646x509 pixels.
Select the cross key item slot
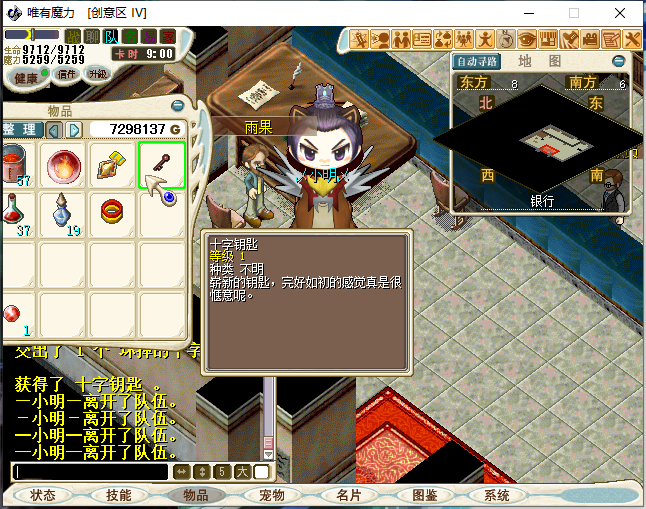(x=162, y=165)
